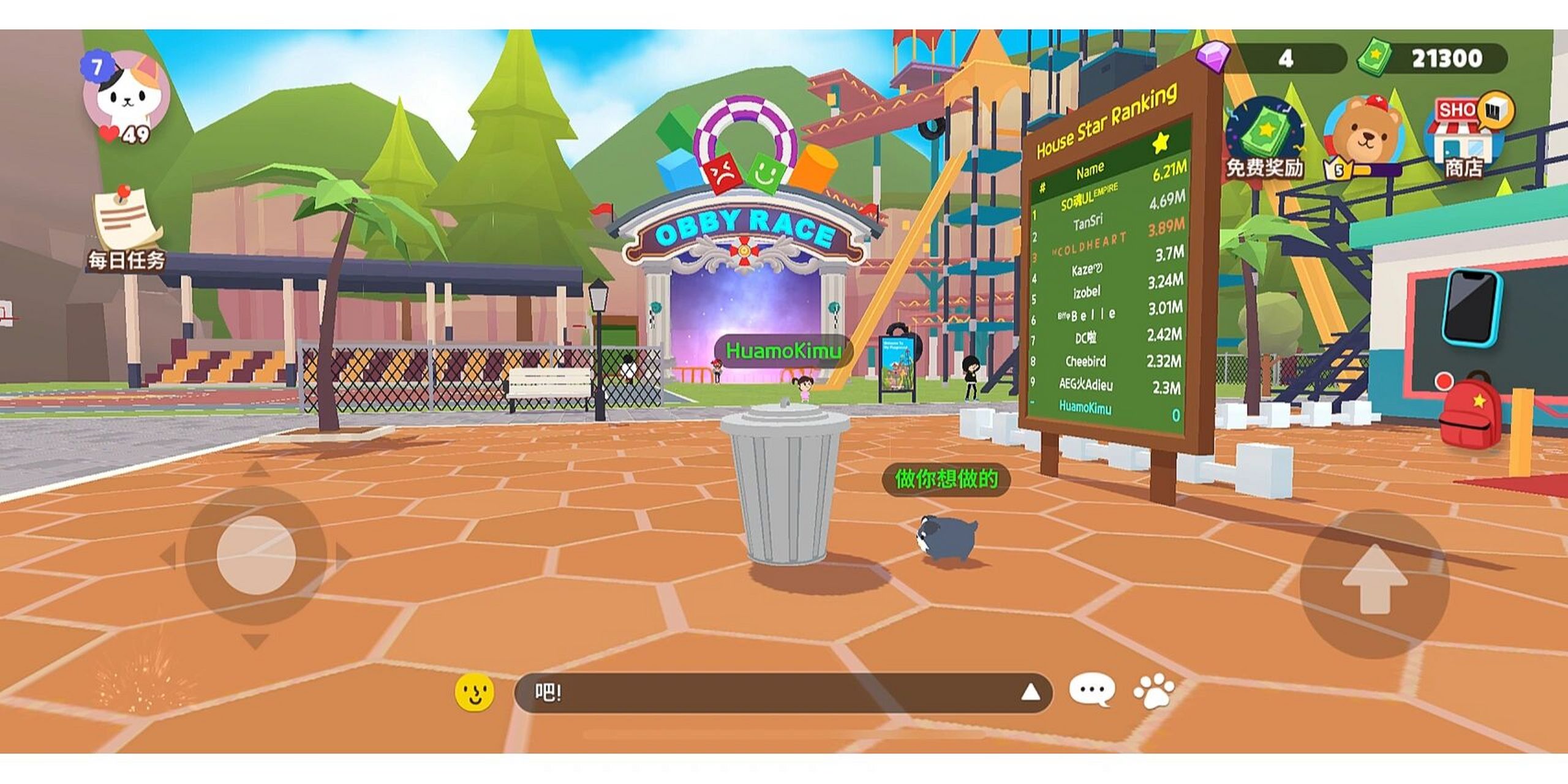
Task: Open the shop store icon
Action: (x=1465, y=135)
